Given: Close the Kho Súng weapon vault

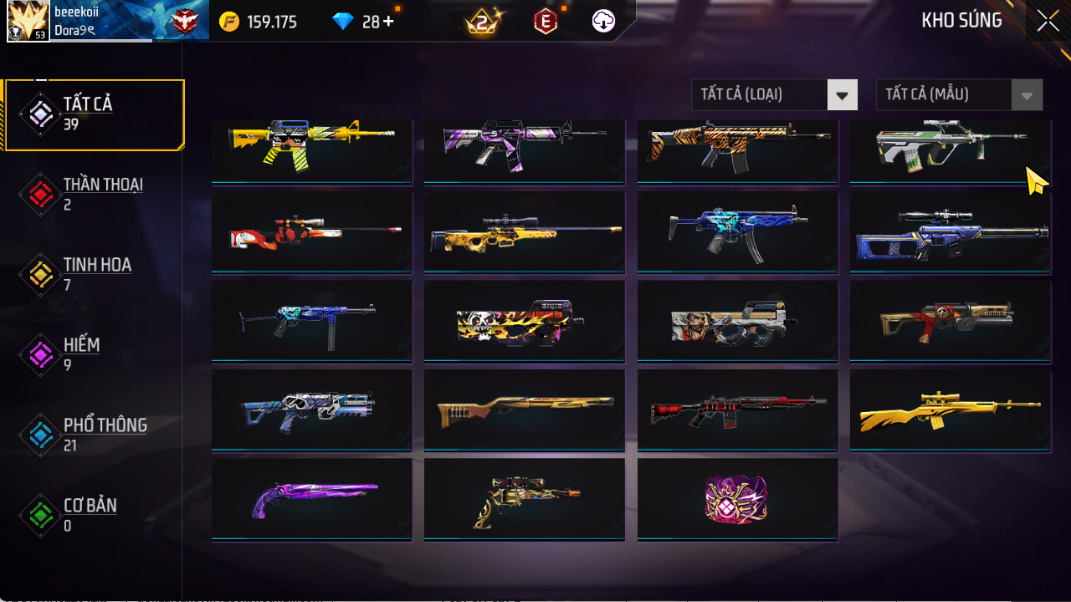Looking at the screenshot, I should [1047, 21].
